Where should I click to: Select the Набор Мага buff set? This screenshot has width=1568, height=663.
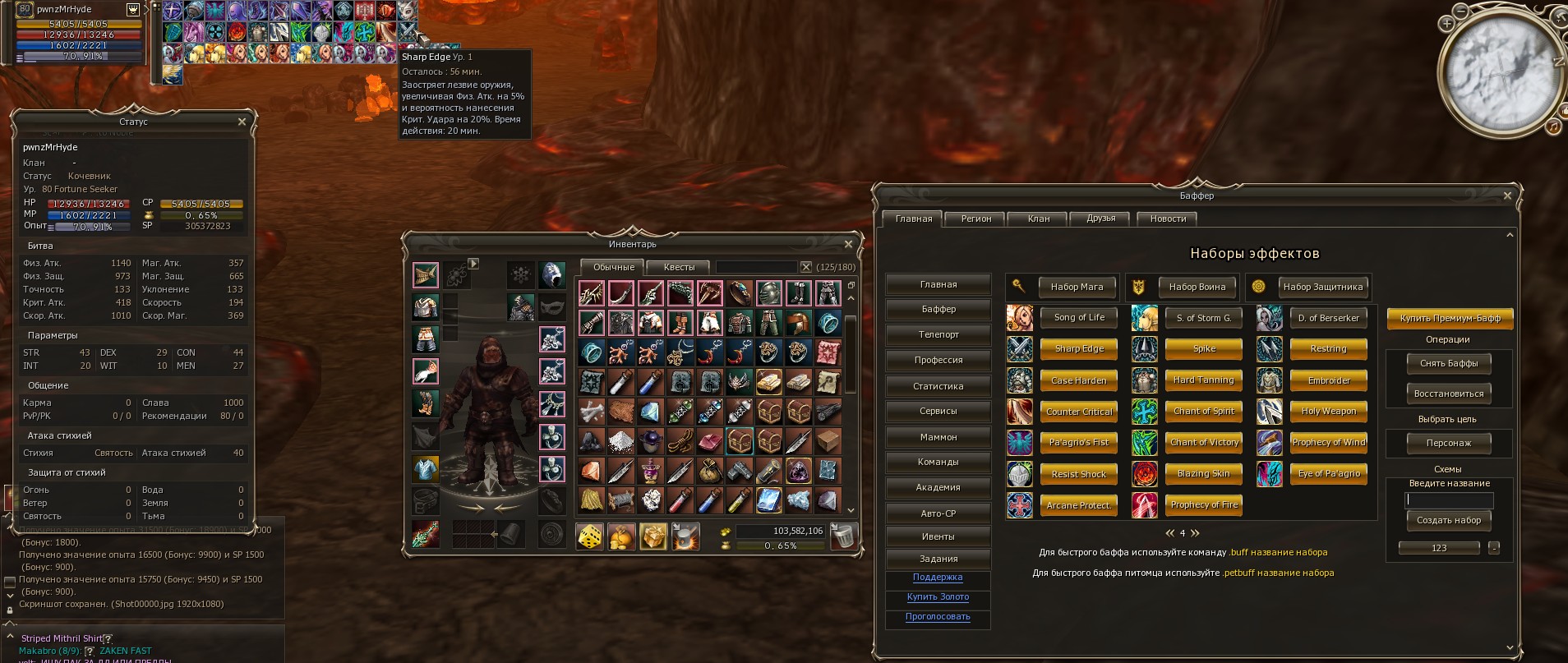pos(1077,287)
